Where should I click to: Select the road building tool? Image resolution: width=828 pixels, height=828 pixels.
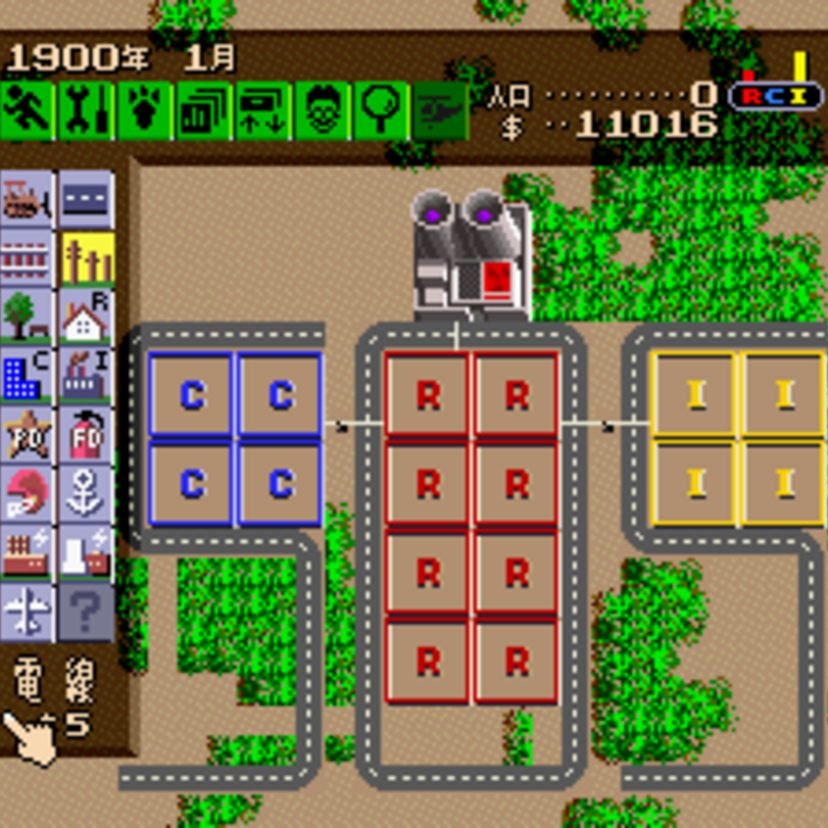tap(86, 198)
